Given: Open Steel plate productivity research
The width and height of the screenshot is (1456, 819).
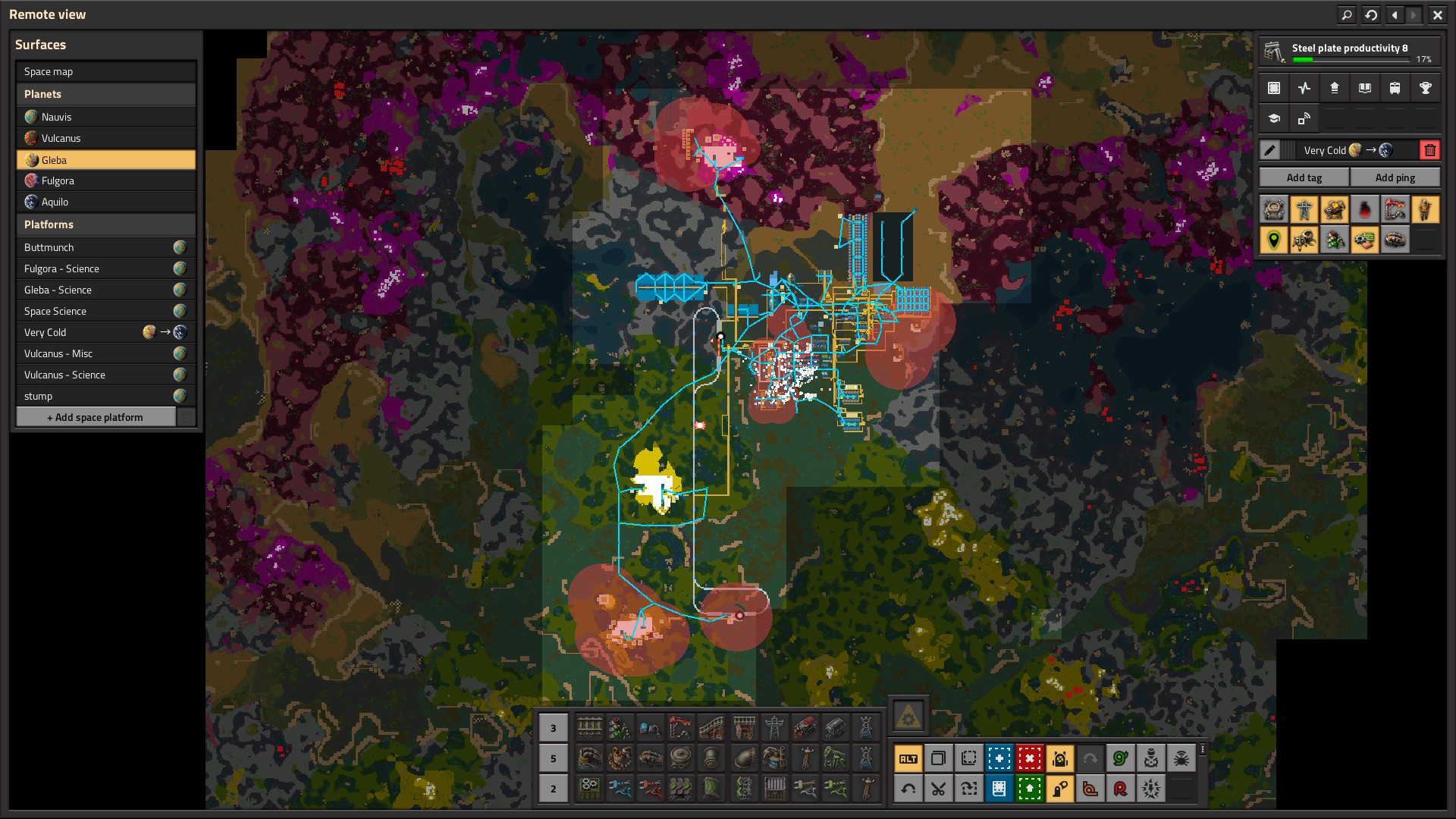Looking at the screenshot, I should [x=1349, y=52].
